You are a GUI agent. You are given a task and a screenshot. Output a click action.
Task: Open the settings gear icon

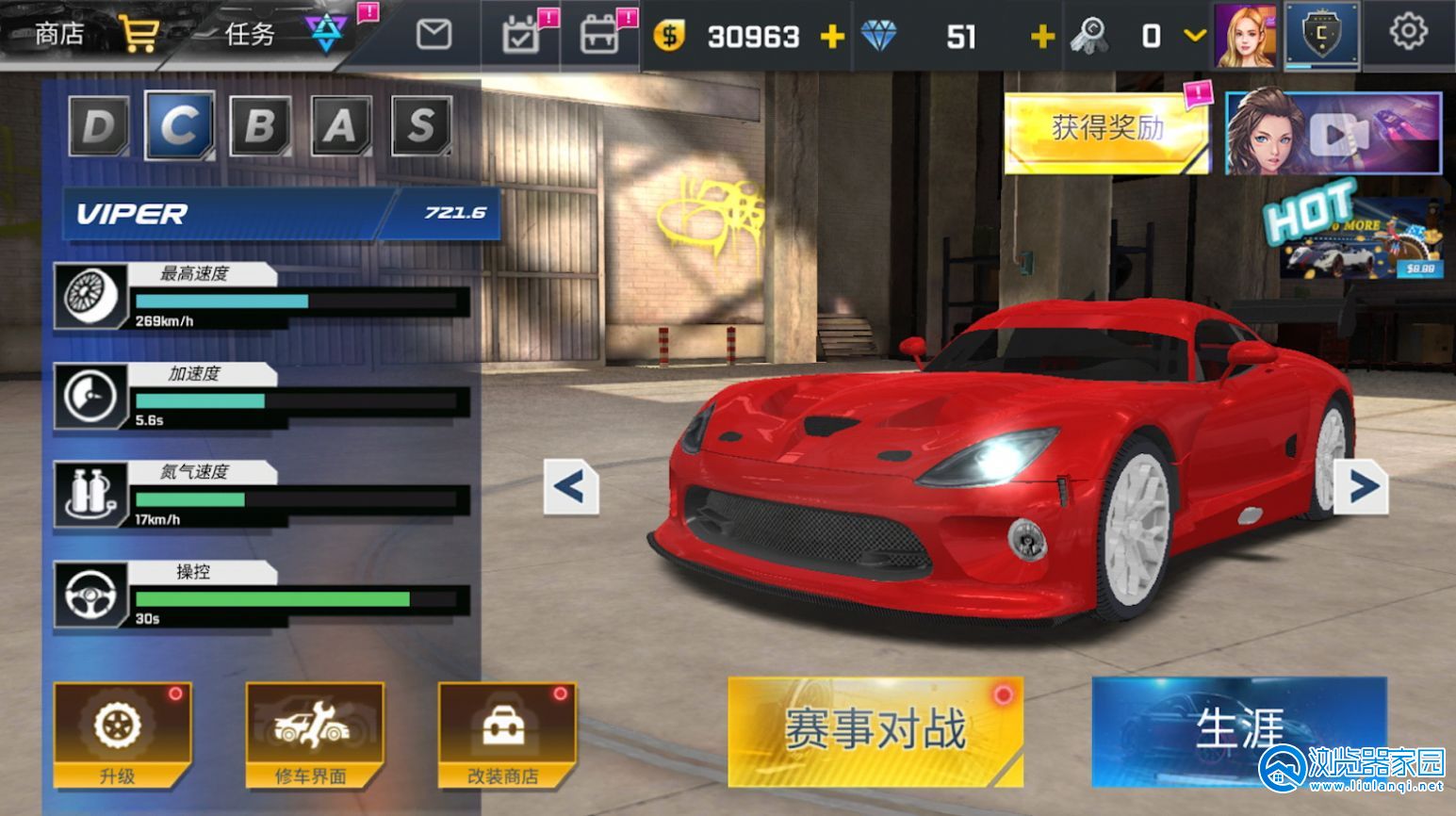pyautogui.click(x=1408, y=30)
